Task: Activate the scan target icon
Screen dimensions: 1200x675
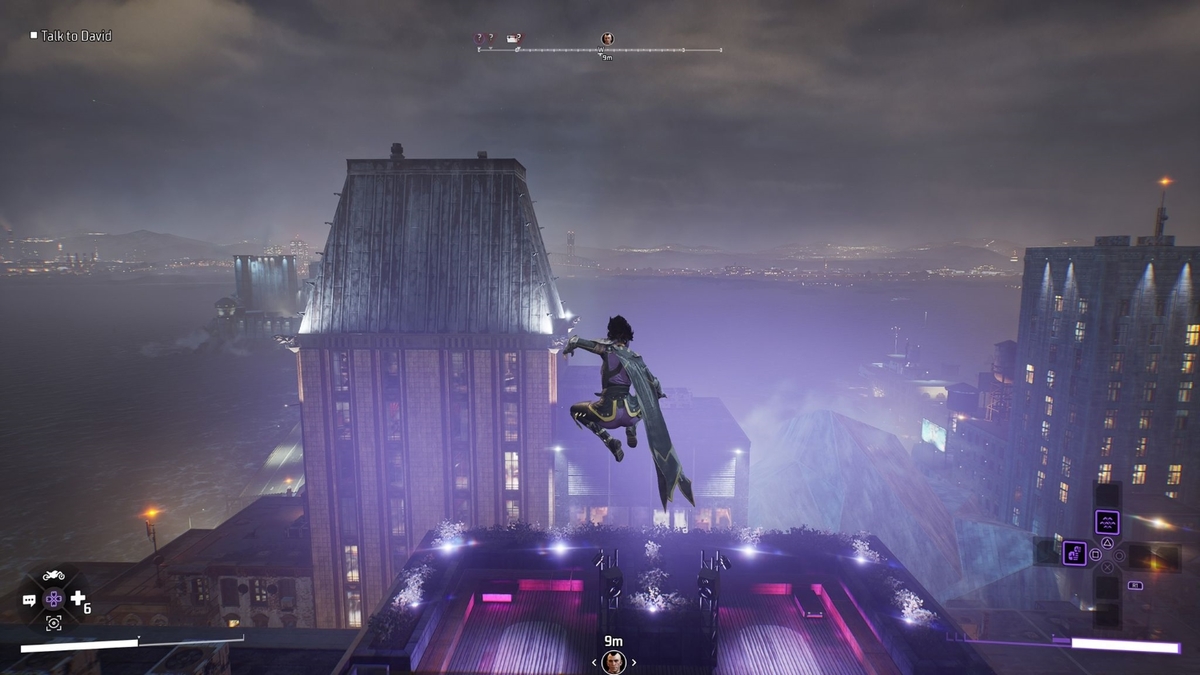Action: (x=53, y=622)
